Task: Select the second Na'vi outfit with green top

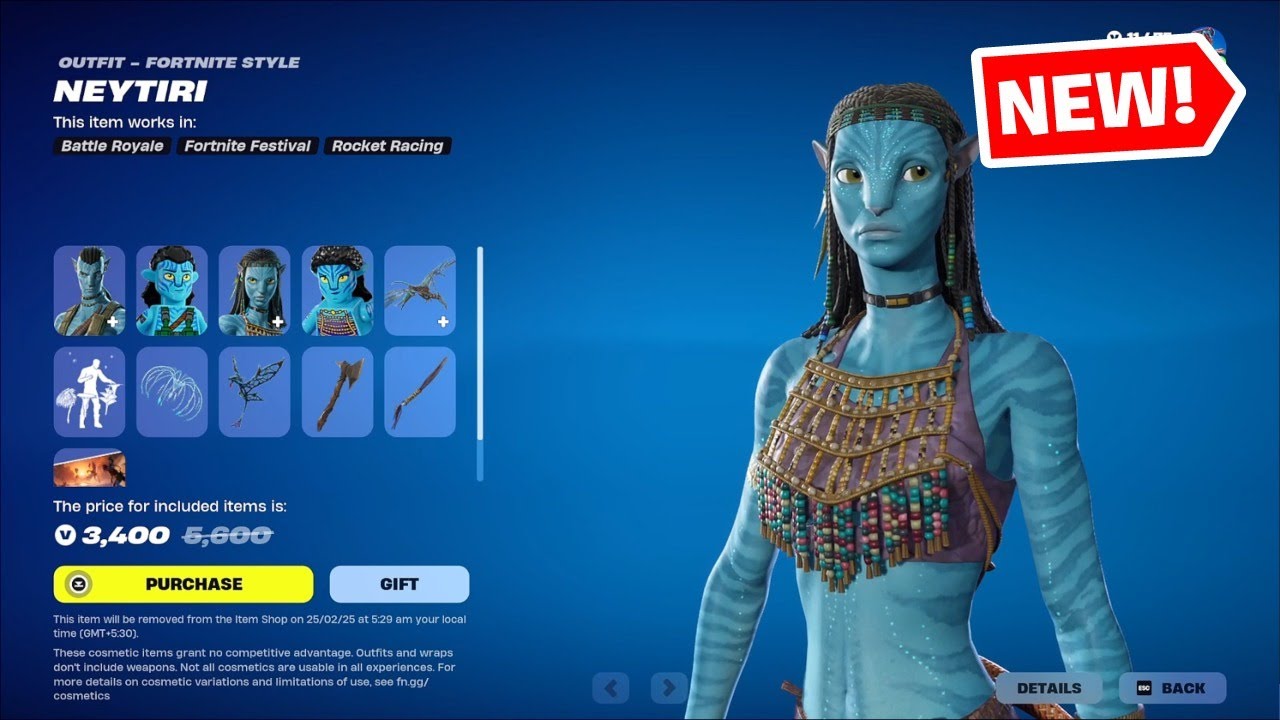Action: tap(172, 291)
